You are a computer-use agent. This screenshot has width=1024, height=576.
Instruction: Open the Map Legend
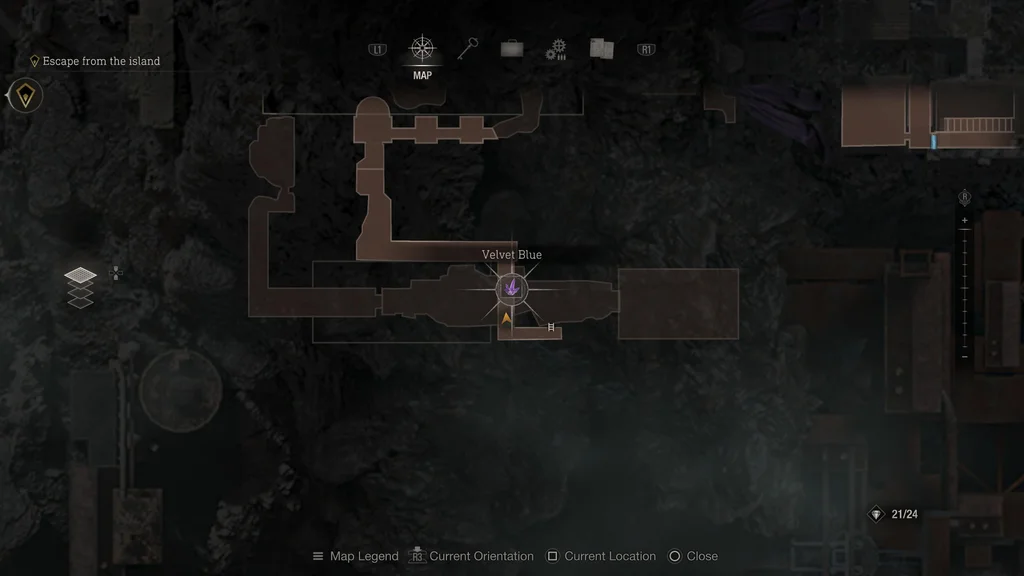355,556
